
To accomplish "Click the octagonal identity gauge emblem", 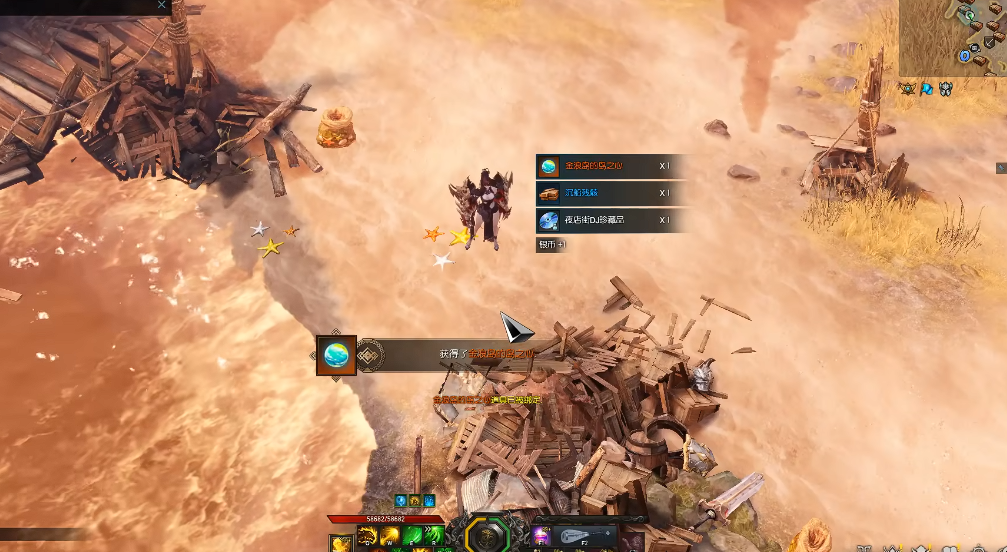I will pyautogui.click(x=487, y=535).
